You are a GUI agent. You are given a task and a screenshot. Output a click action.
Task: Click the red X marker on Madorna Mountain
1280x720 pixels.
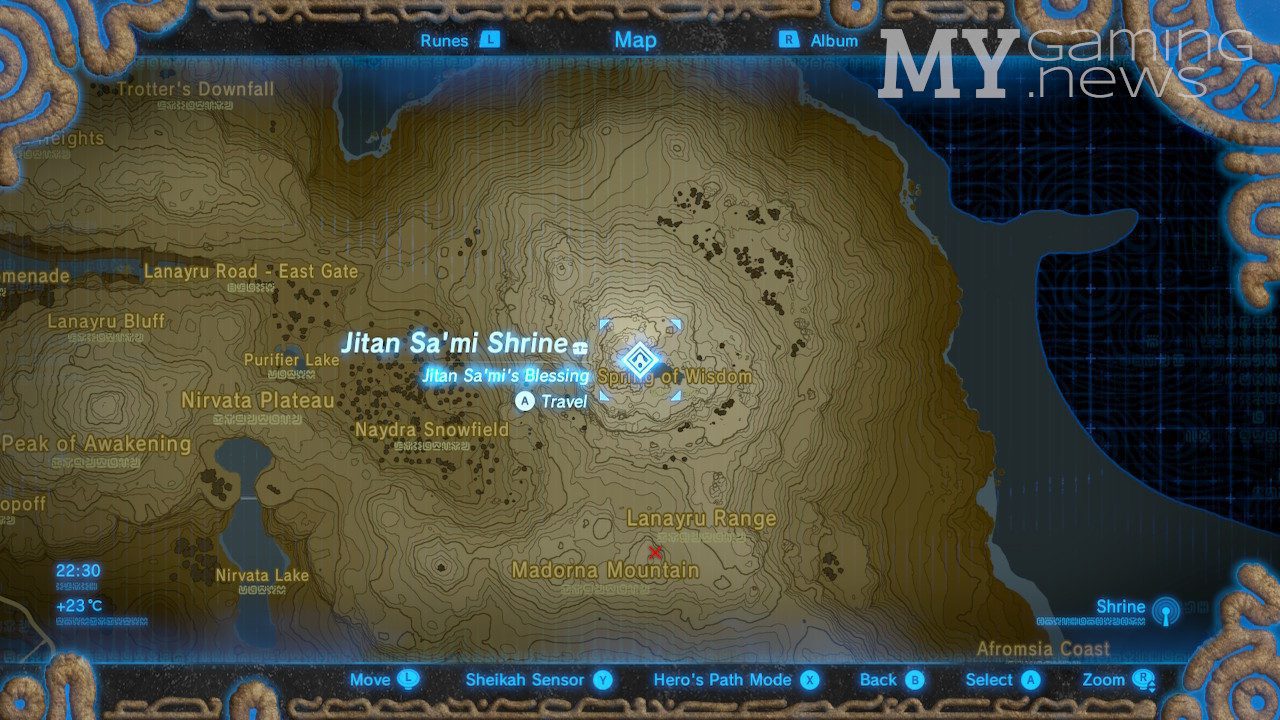pyautogui.click(x=657, y=551)
